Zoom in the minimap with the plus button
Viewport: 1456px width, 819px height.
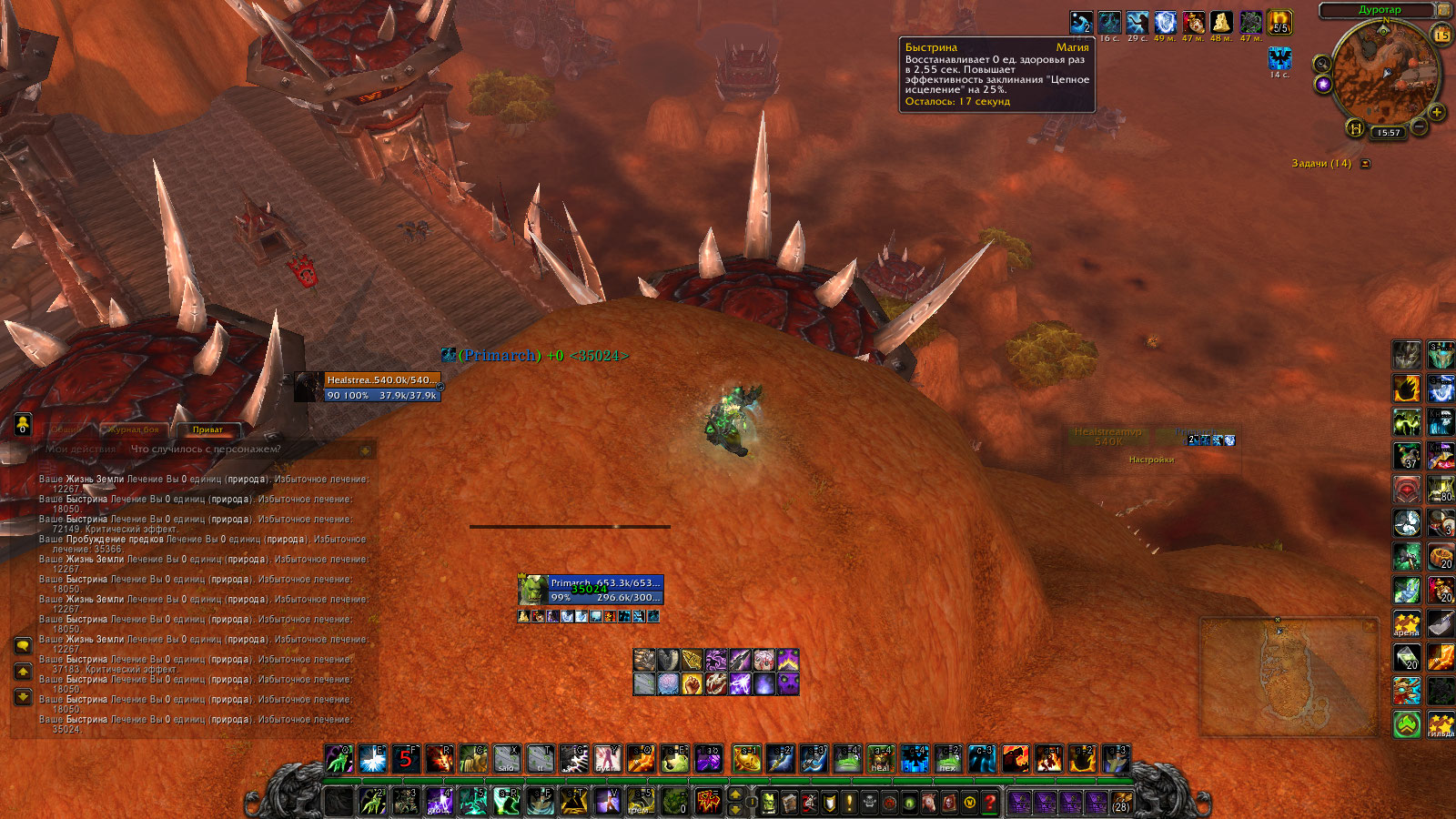[1437, 112]
